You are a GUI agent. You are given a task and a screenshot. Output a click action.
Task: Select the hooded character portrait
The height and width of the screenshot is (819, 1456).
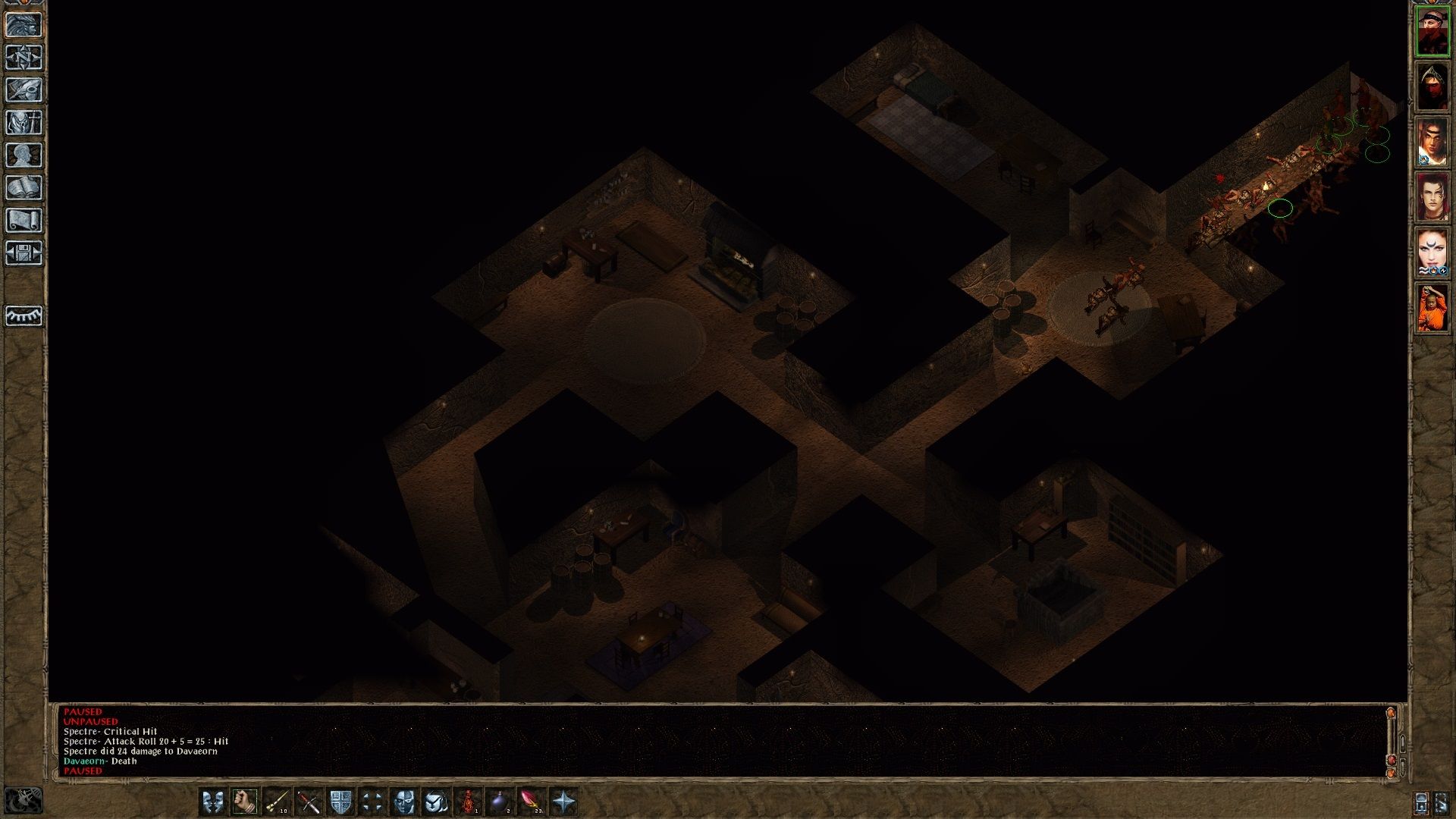(1432, 87)
